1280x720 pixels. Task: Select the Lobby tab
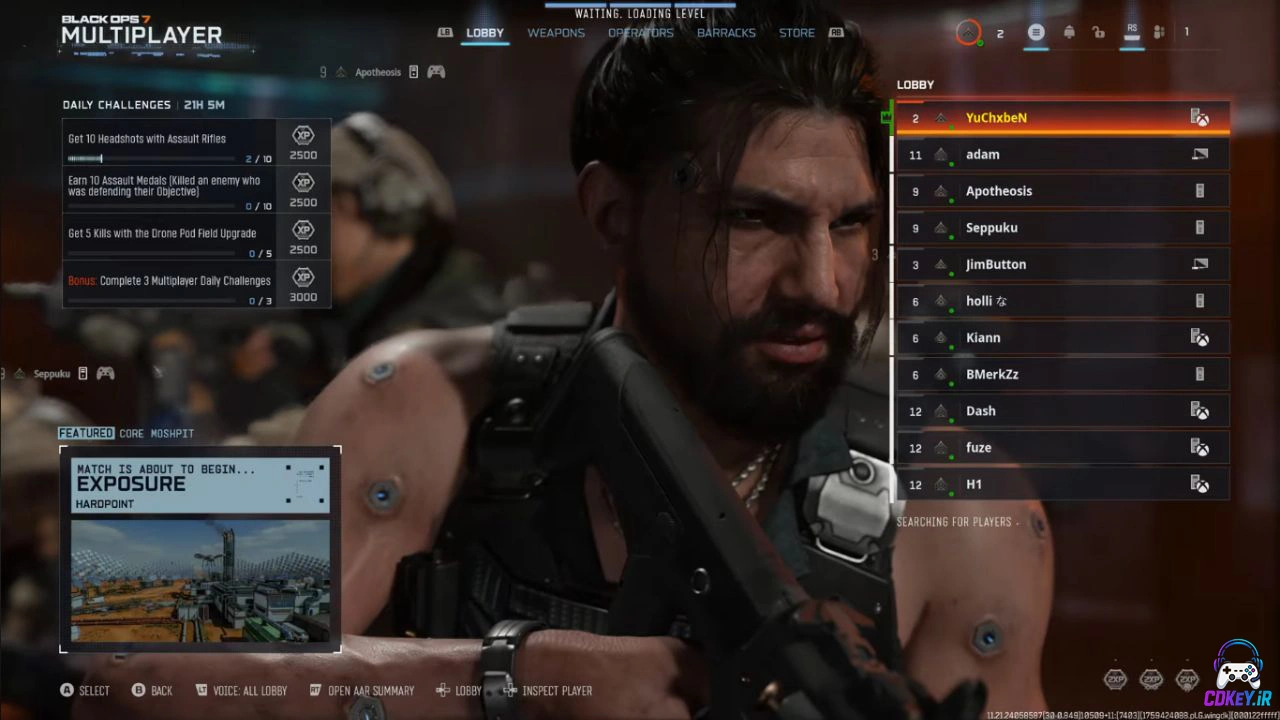click(x=485, y=33)
